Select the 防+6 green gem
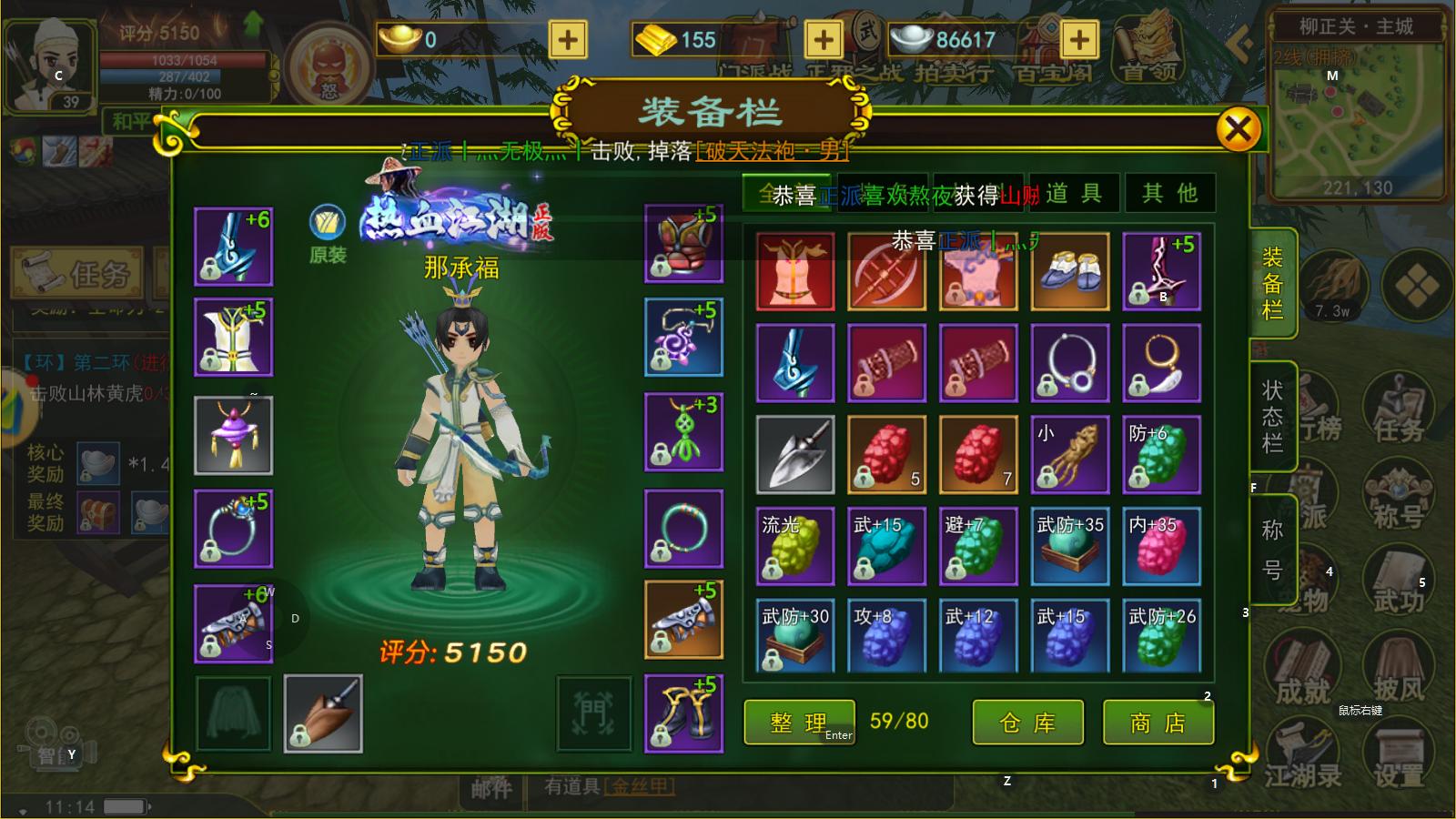The image size is (1456, 819). [x=1161, y=454]
